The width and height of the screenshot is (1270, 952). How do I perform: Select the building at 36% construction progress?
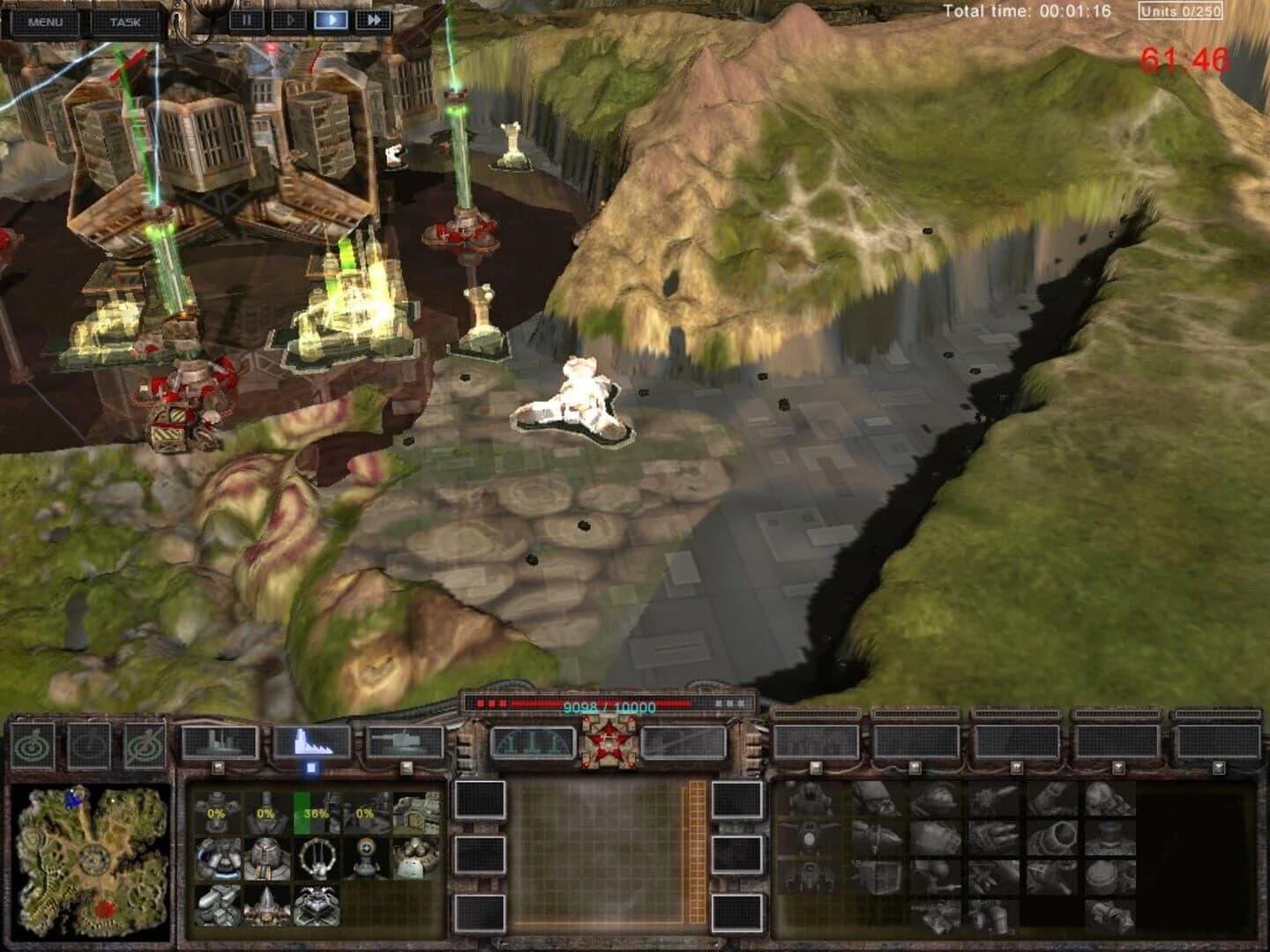[x=314, y=814]
